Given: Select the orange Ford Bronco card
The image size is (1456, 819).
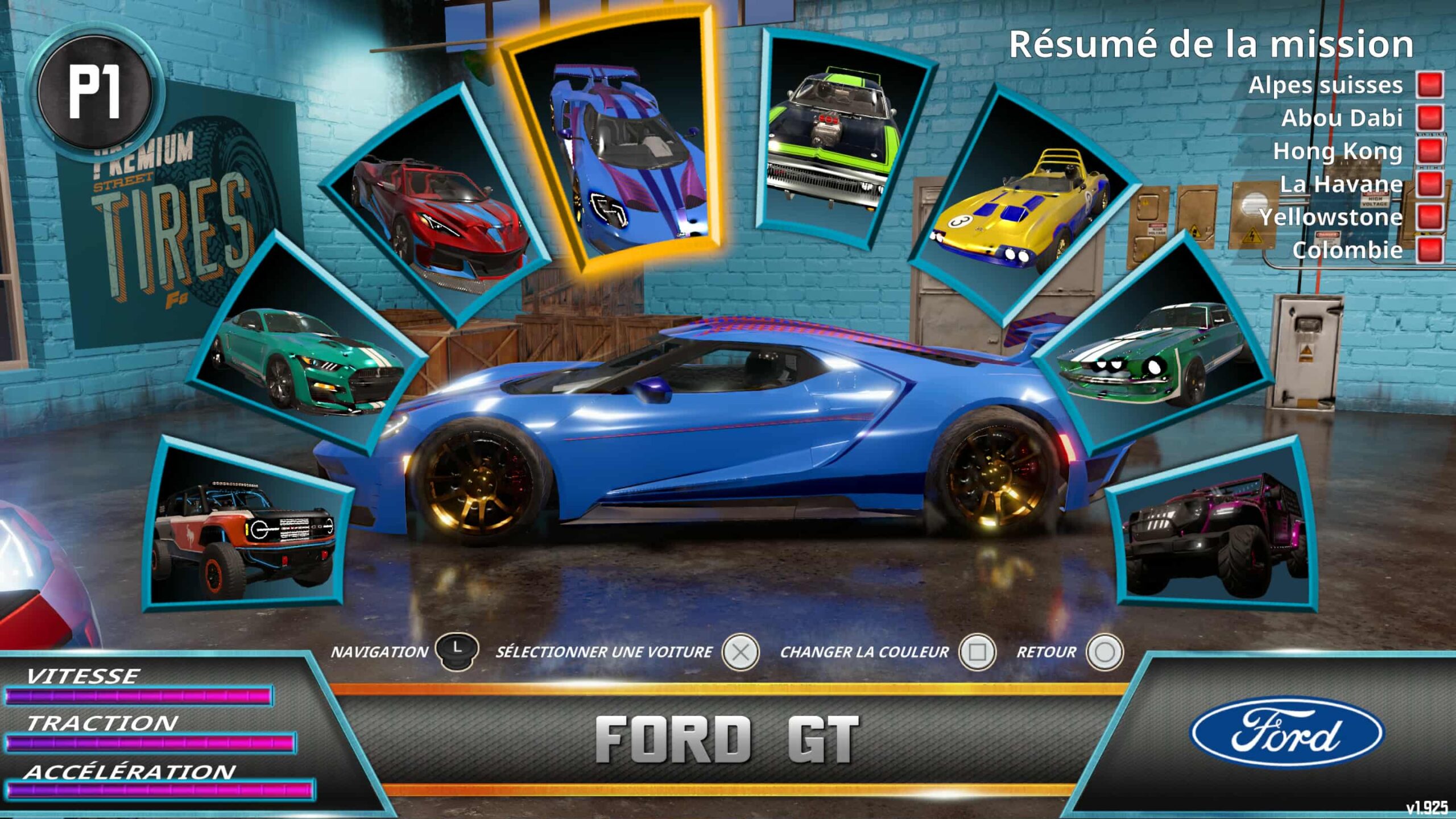Looking at the screenshot, I should point(246,532).
